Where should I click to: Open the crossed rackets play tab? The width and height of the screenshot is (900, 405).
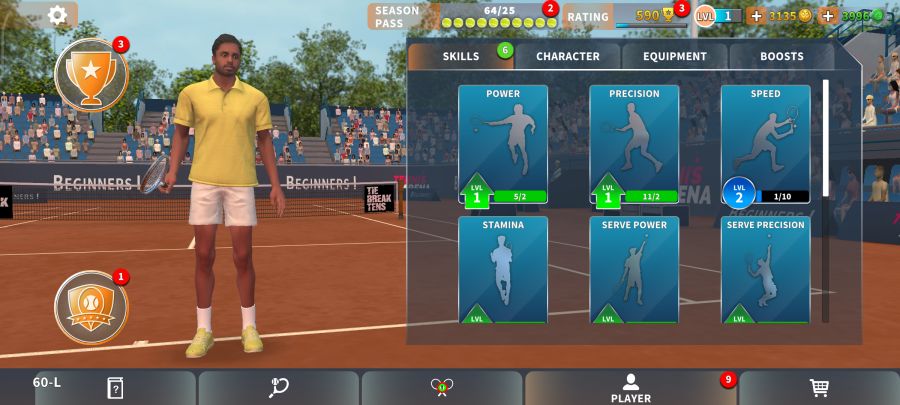tap(442, 388)
